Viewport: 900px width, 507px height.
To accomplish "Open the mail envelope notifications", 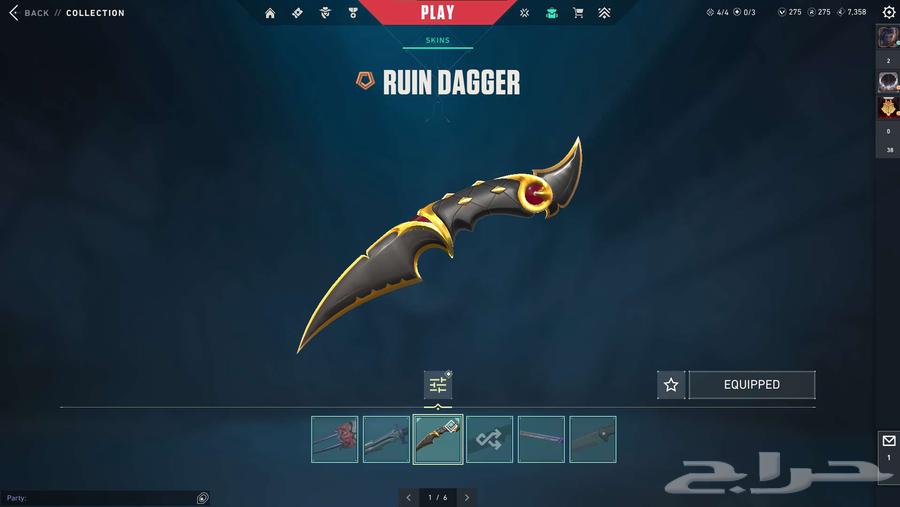I will (x=888, y=441).
